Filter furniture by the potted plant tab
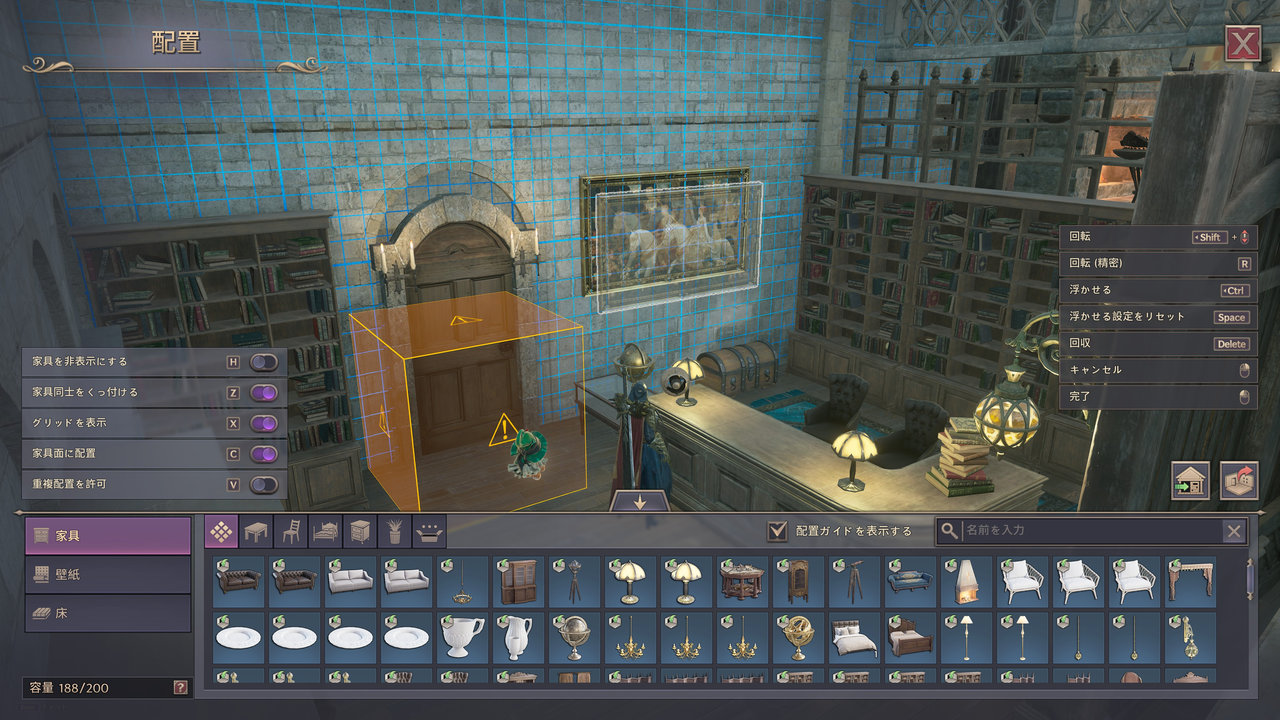Viewport: 1280px width, 720px height. click(x=395, y=531)
